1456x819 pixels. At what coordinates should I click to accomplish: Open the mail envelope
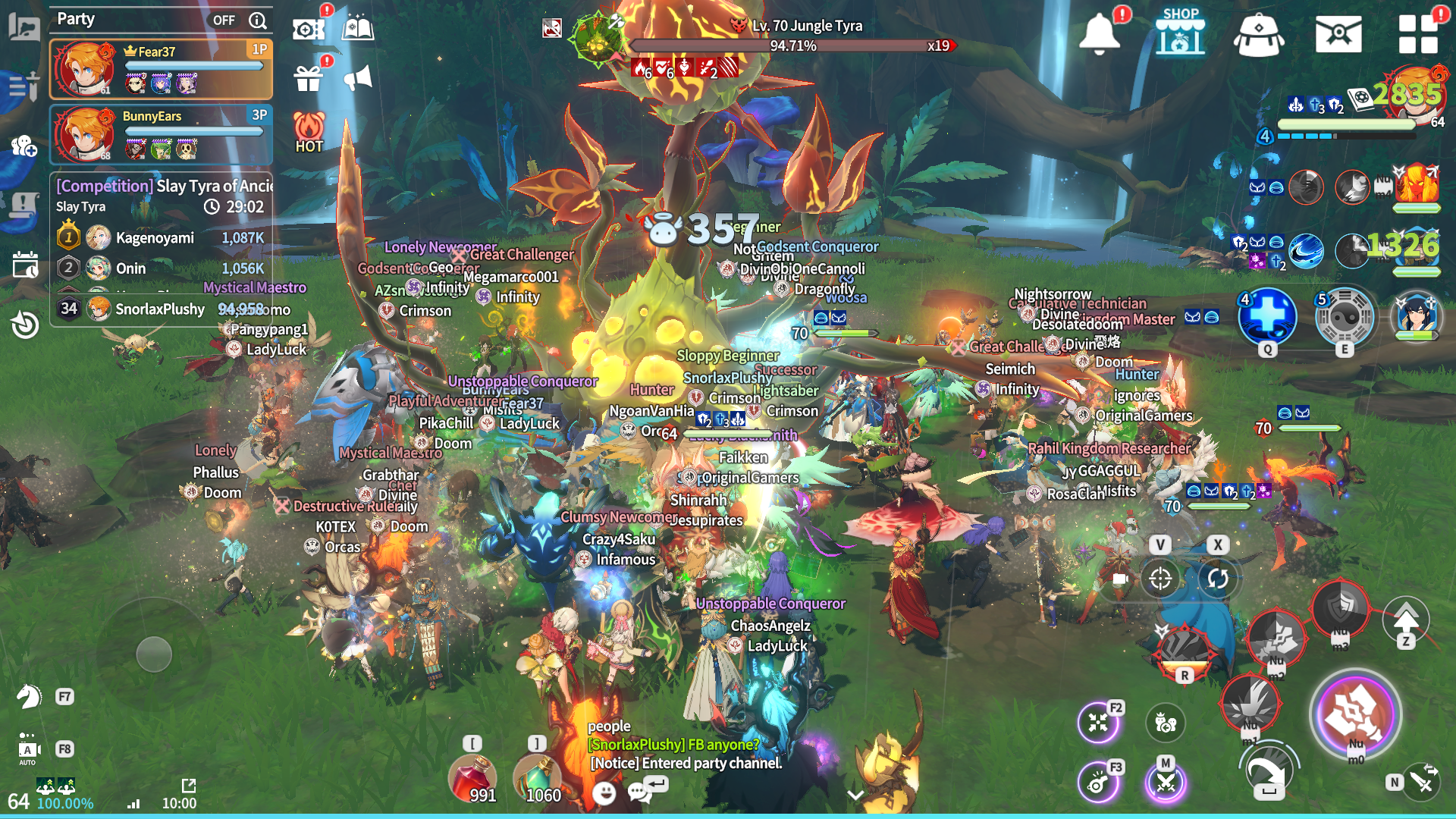pos(1338,34)
